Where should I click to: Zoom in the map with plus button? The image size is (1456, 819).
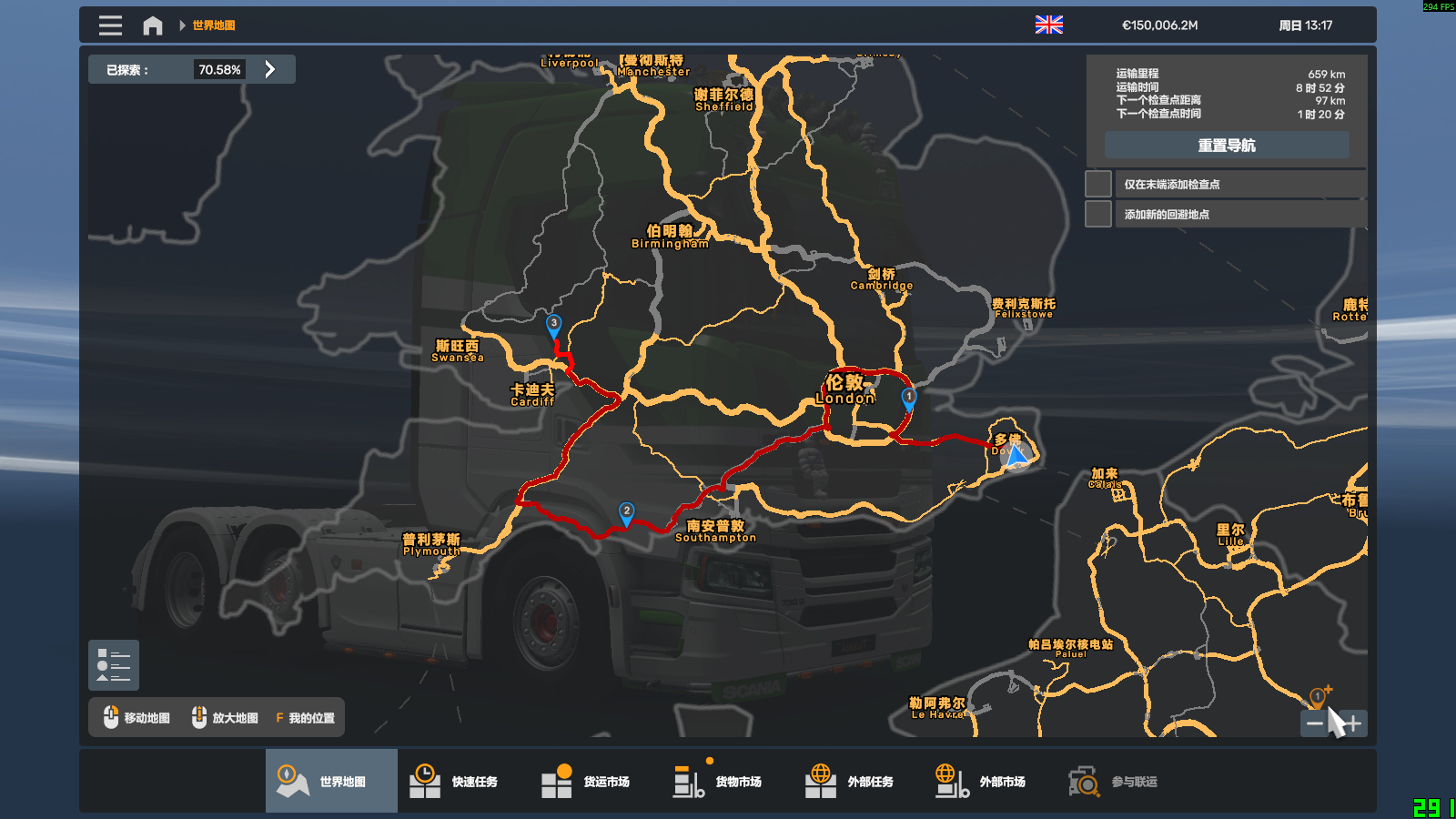tap(1354, 723)
